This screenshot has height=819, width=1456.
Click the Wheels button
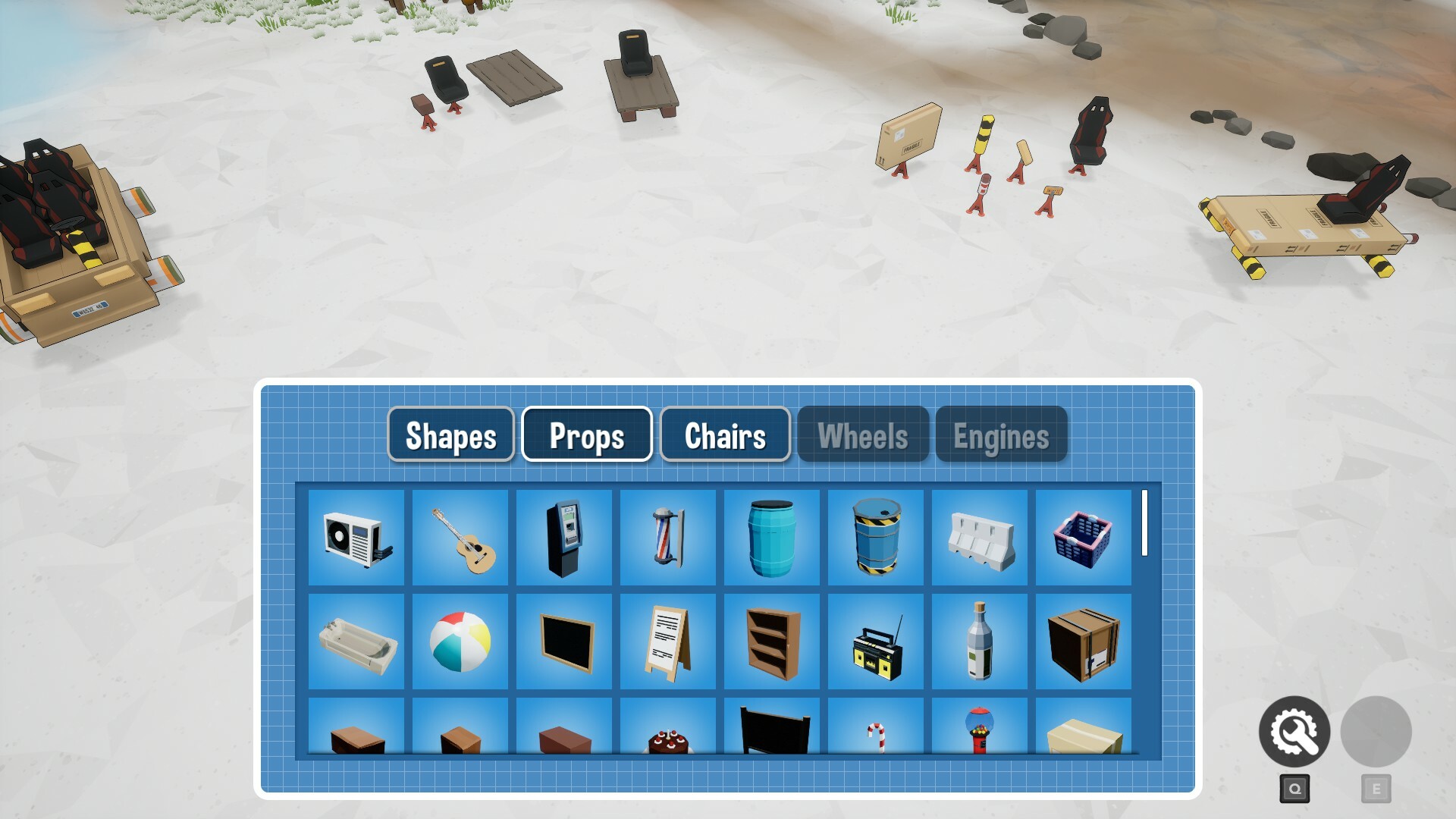coord(863,435)
